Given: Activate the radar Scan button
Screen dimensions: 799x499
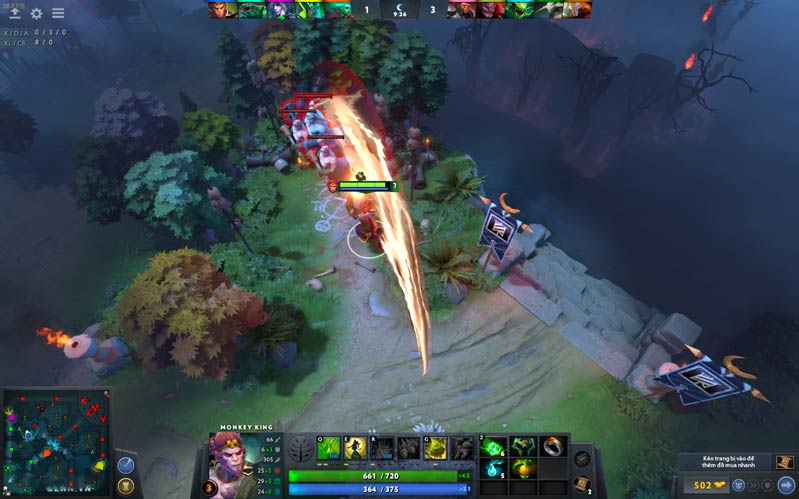Looking at the screenshot, I should (x=125, y=466).
